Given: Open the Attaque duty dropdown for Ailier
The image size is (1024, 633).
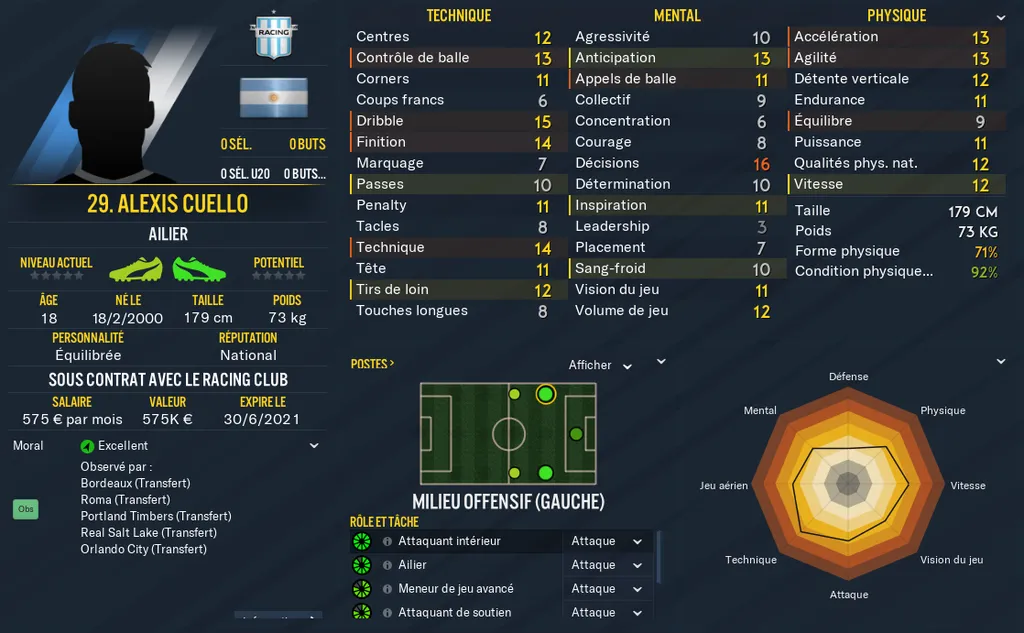Looking at the screenshot, I should coord(607,565).
